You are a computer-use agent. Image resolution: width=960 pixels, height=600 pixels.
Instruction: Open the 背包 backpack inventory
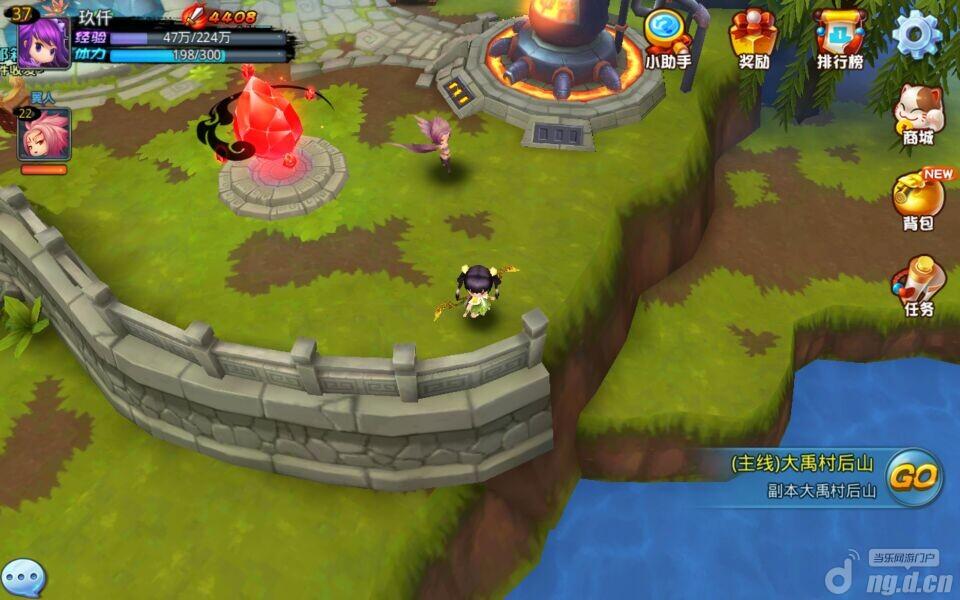coord(918,198)
